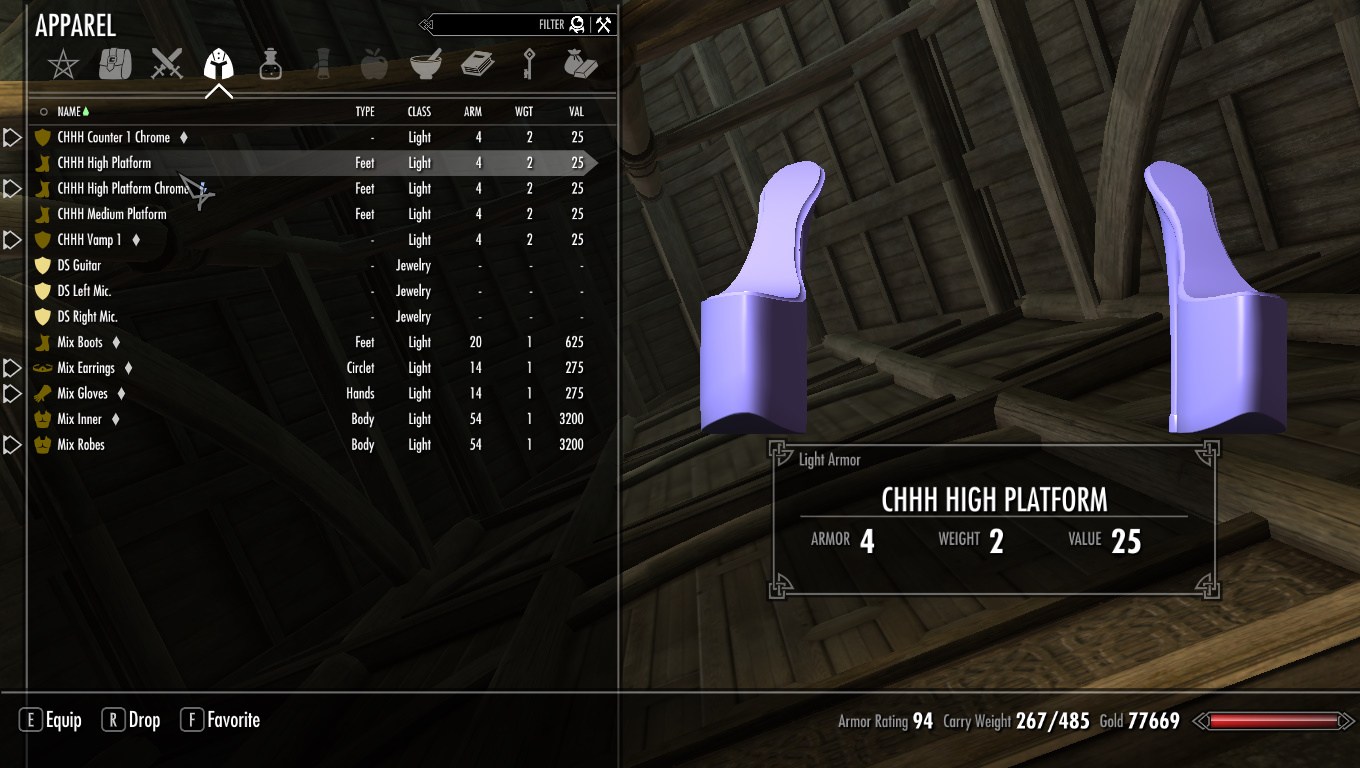Sort list by VAL column header
Screen dimensions: 1360x768
pyautogui.click(x=575, y=112)
